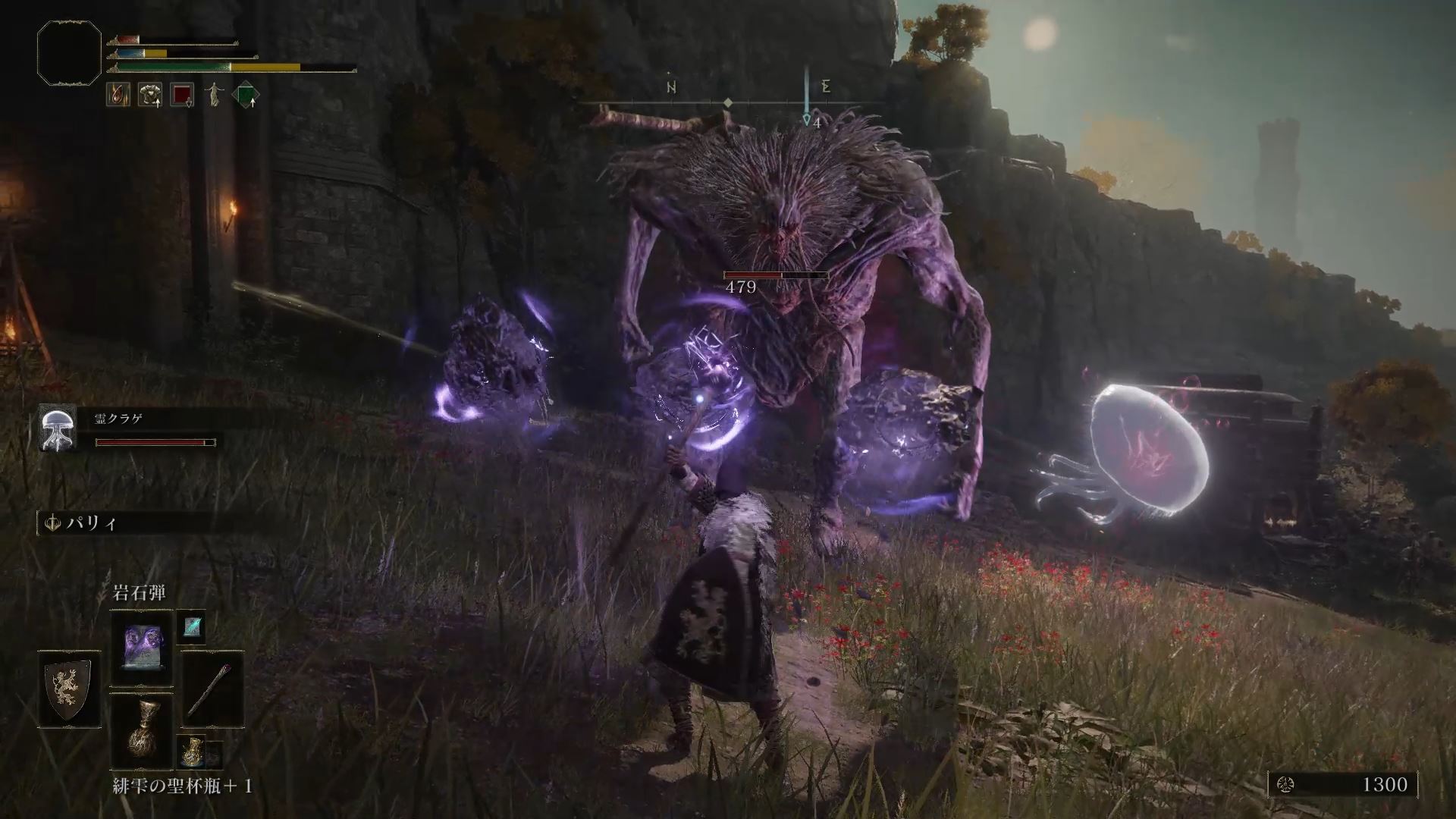Viewport: 1456px width, 819px height.
Task: Click the green diamond buff icon
Action: pos(246,96)
